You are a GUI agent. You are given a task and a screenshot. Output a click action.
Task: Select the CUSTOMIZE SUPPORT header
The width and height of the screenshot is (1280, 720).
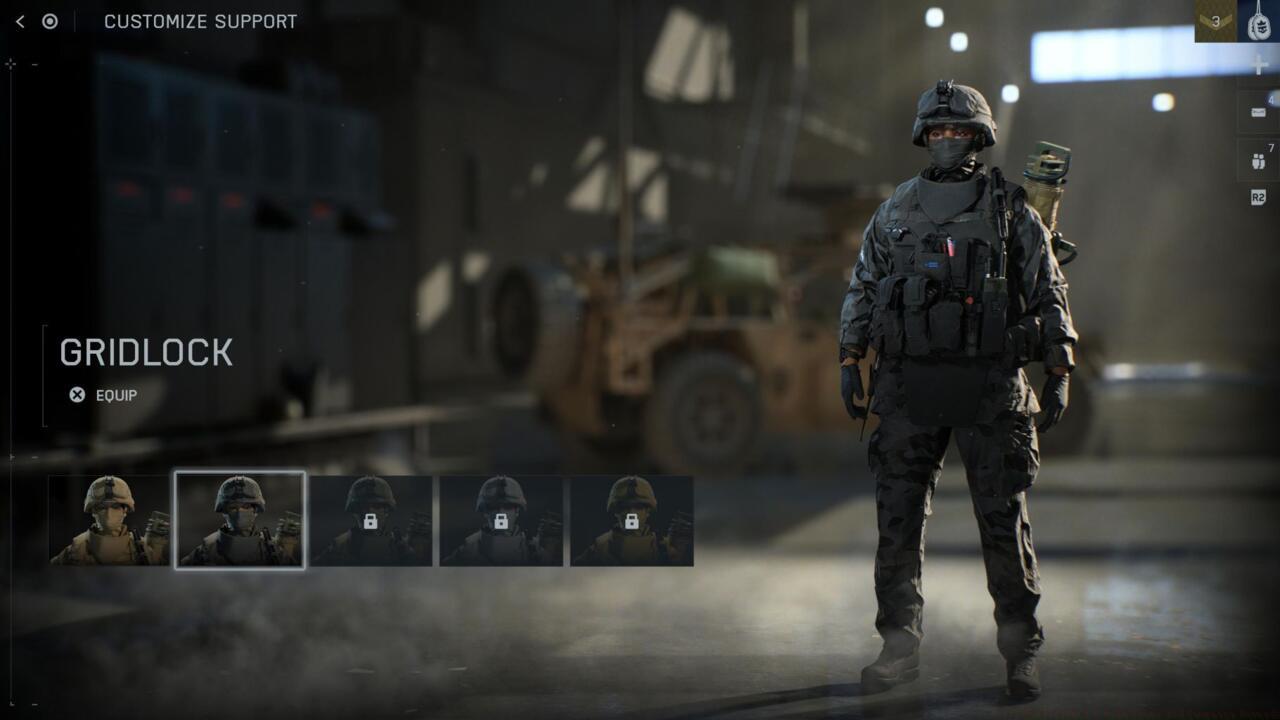pos(198,21)
